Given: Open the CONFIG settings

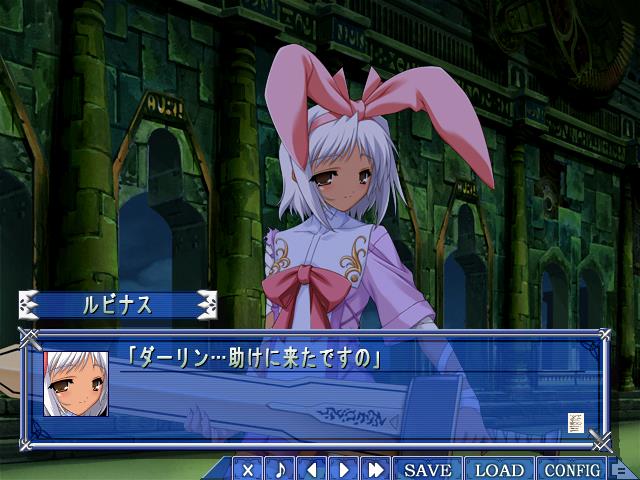Looking at the screenshot, I should point(572,469).
